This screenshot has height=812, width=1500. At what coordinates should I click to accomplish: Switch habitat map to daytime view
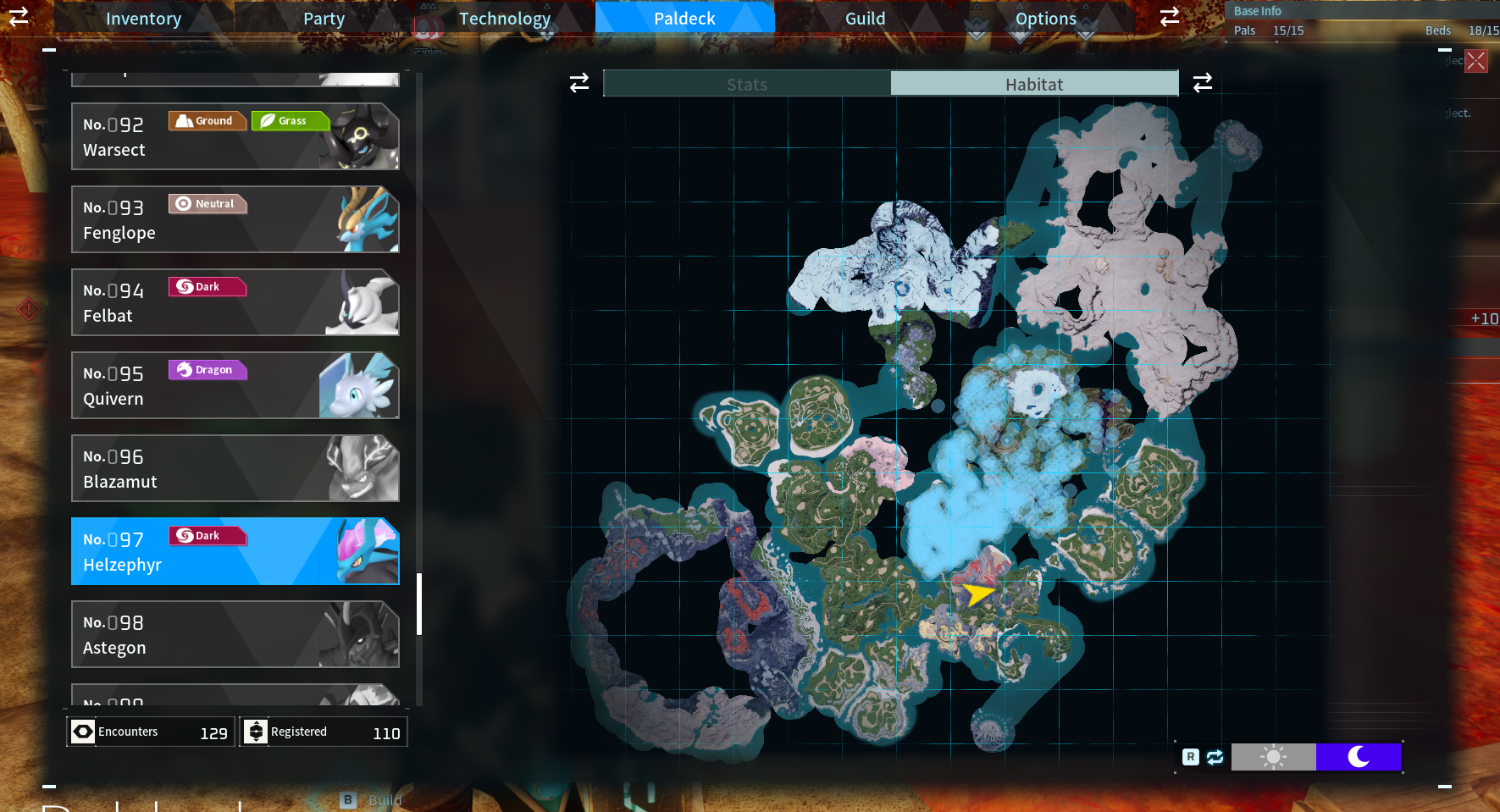point(1274,756)
